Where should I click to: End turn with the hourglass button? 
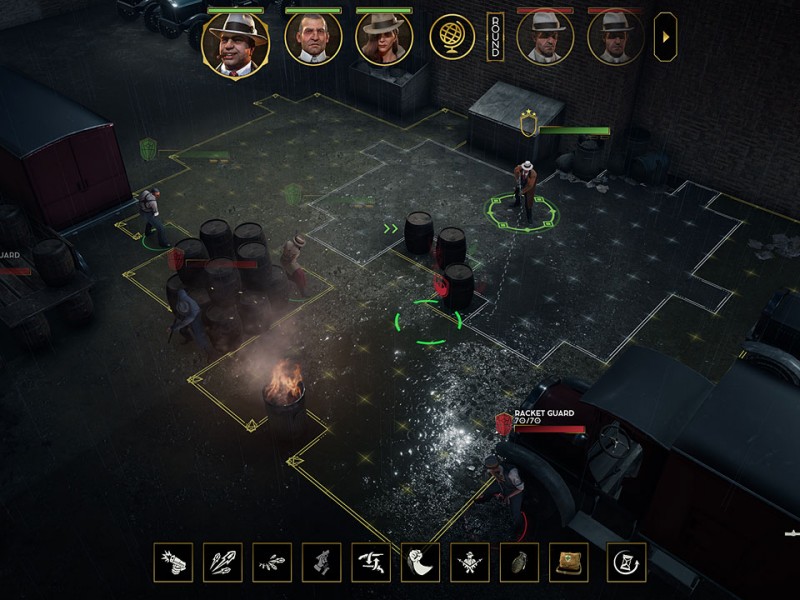click(627, 562)
